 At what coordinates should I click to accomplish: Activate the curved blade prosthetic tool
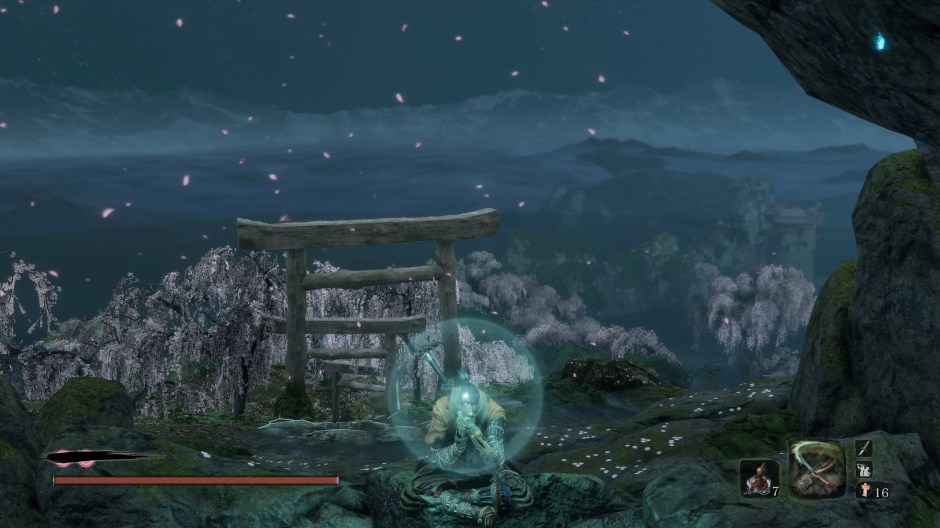[817, 469]
